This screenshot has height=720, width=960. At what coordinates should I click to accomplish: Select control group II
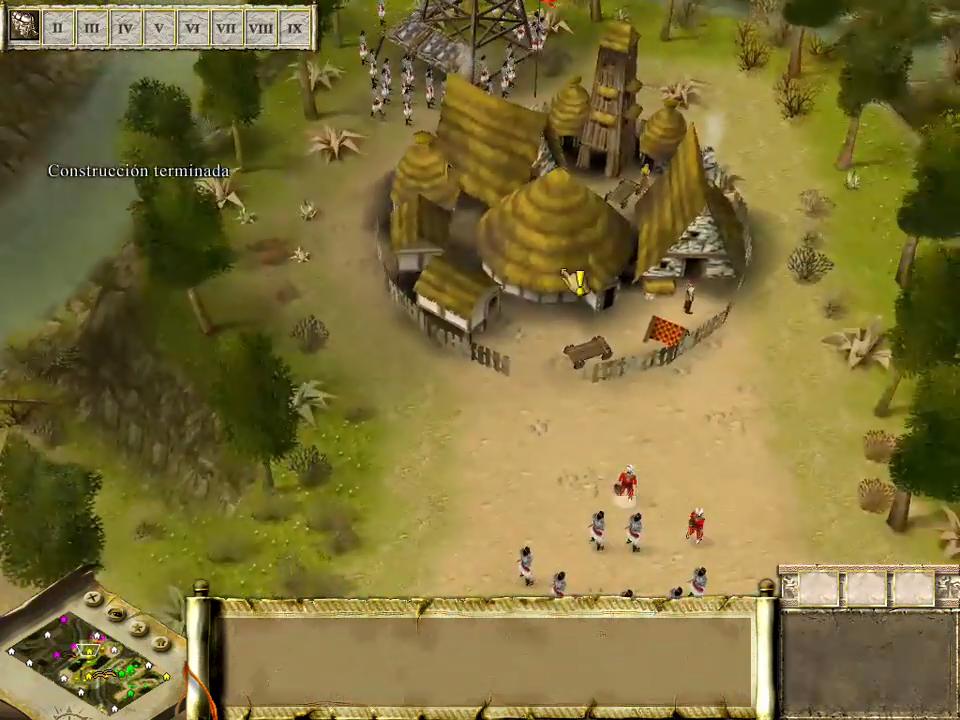[58, 27]
